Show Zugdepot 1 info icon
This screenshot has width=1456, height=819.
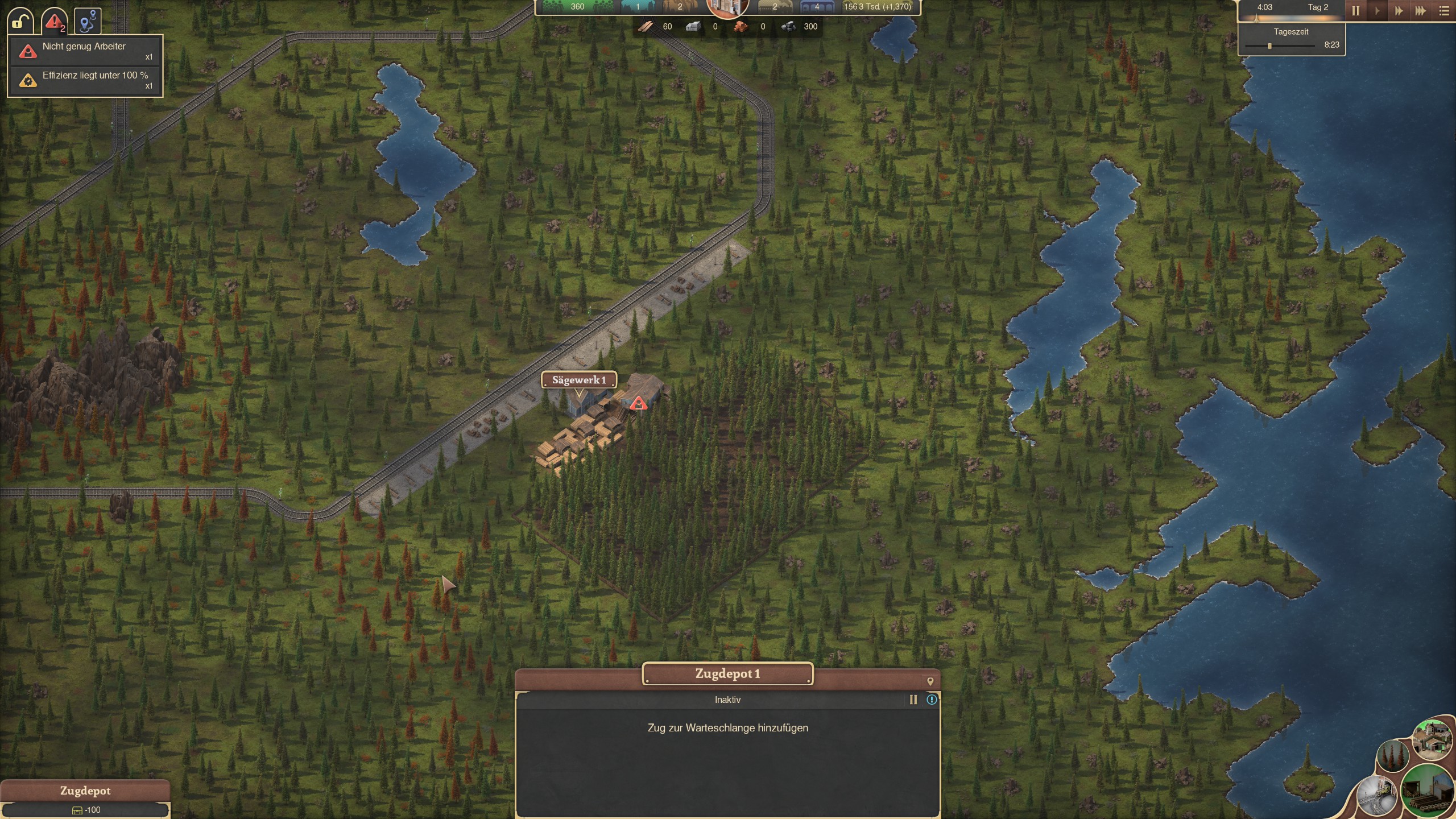pyautogui.click(x=932, y=700)
